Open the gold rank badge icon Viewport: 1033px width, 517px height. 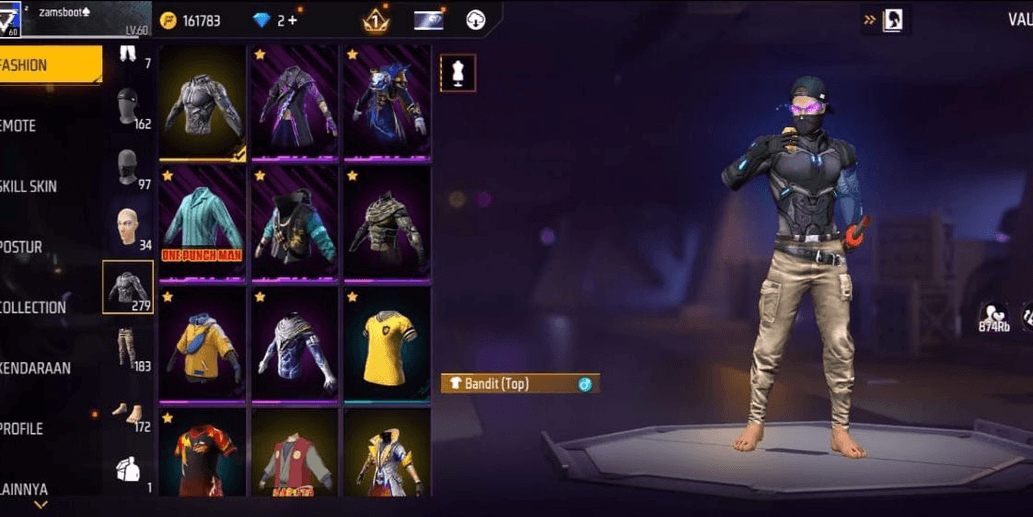376,20
